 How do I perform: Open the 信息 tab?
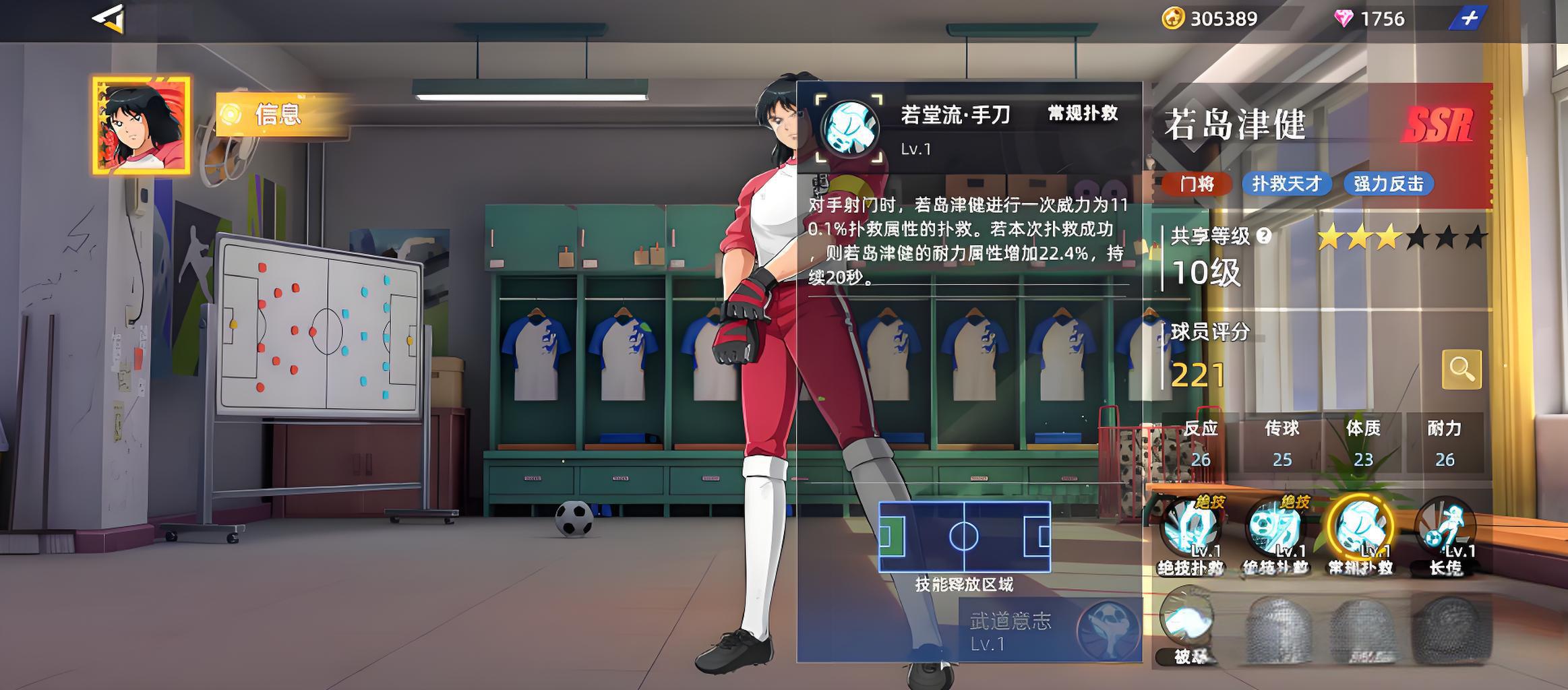coord(278,115)
